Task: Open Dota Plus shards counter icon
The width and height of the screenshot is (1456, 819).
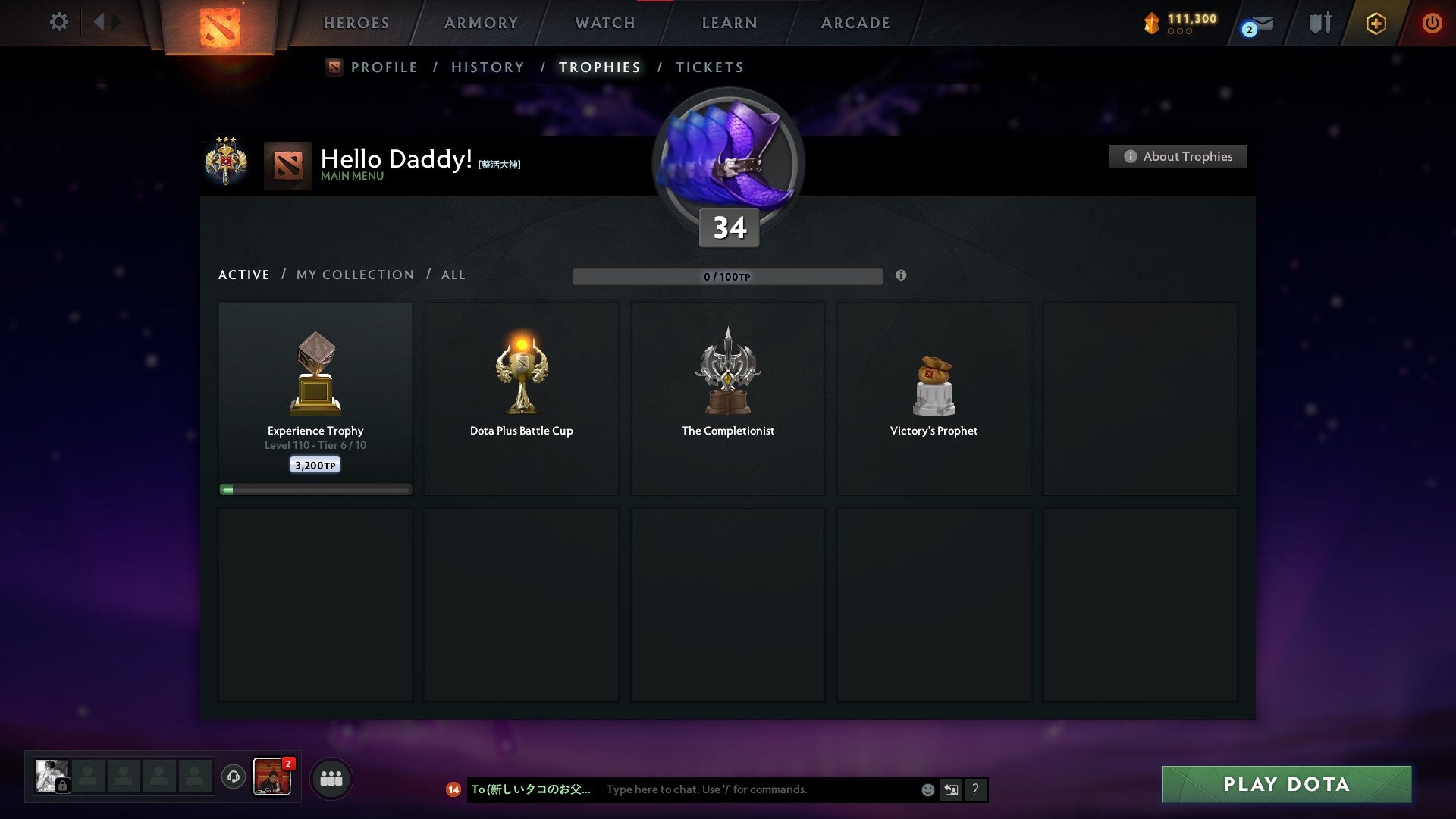Action: pyautogui.click(x=1150, y=23)
